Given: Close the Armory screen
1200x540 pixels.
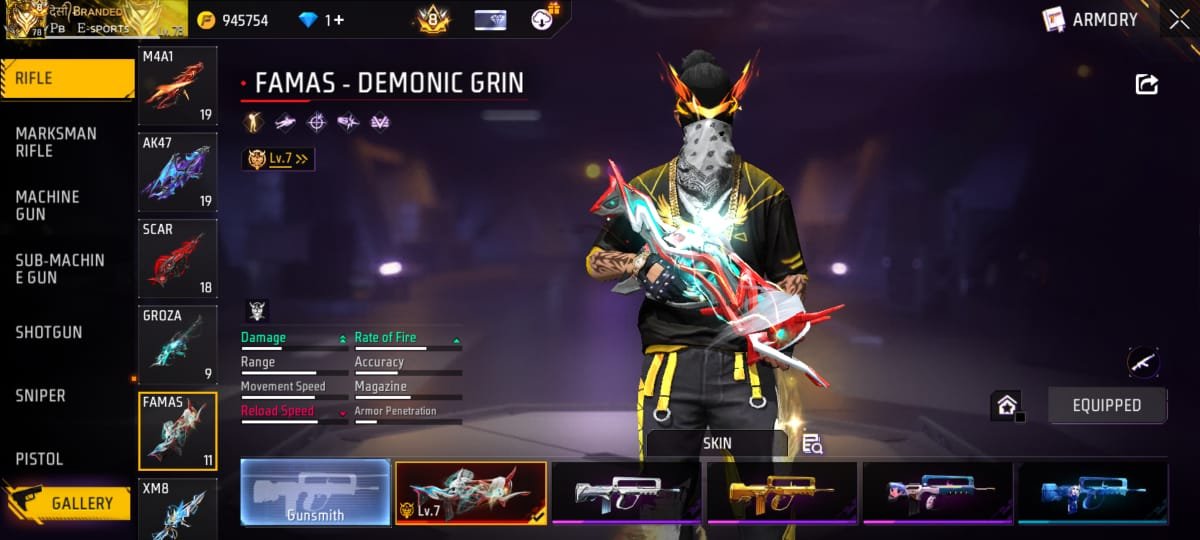Looking at the screenshot, I should (x=1178, y=19).
